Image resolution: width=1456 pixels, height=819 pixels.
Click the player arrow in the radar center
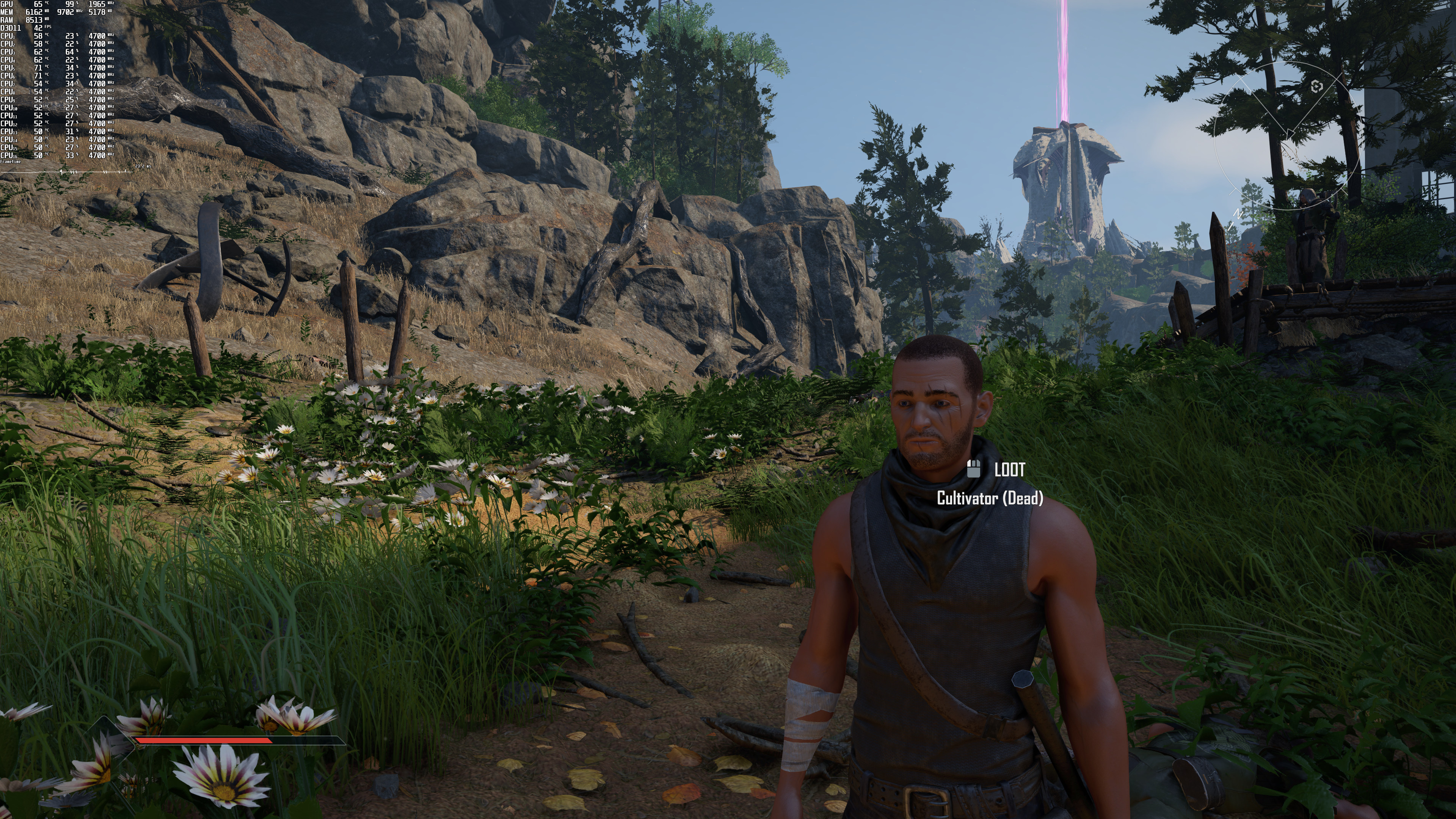[x=1290, y=134]
